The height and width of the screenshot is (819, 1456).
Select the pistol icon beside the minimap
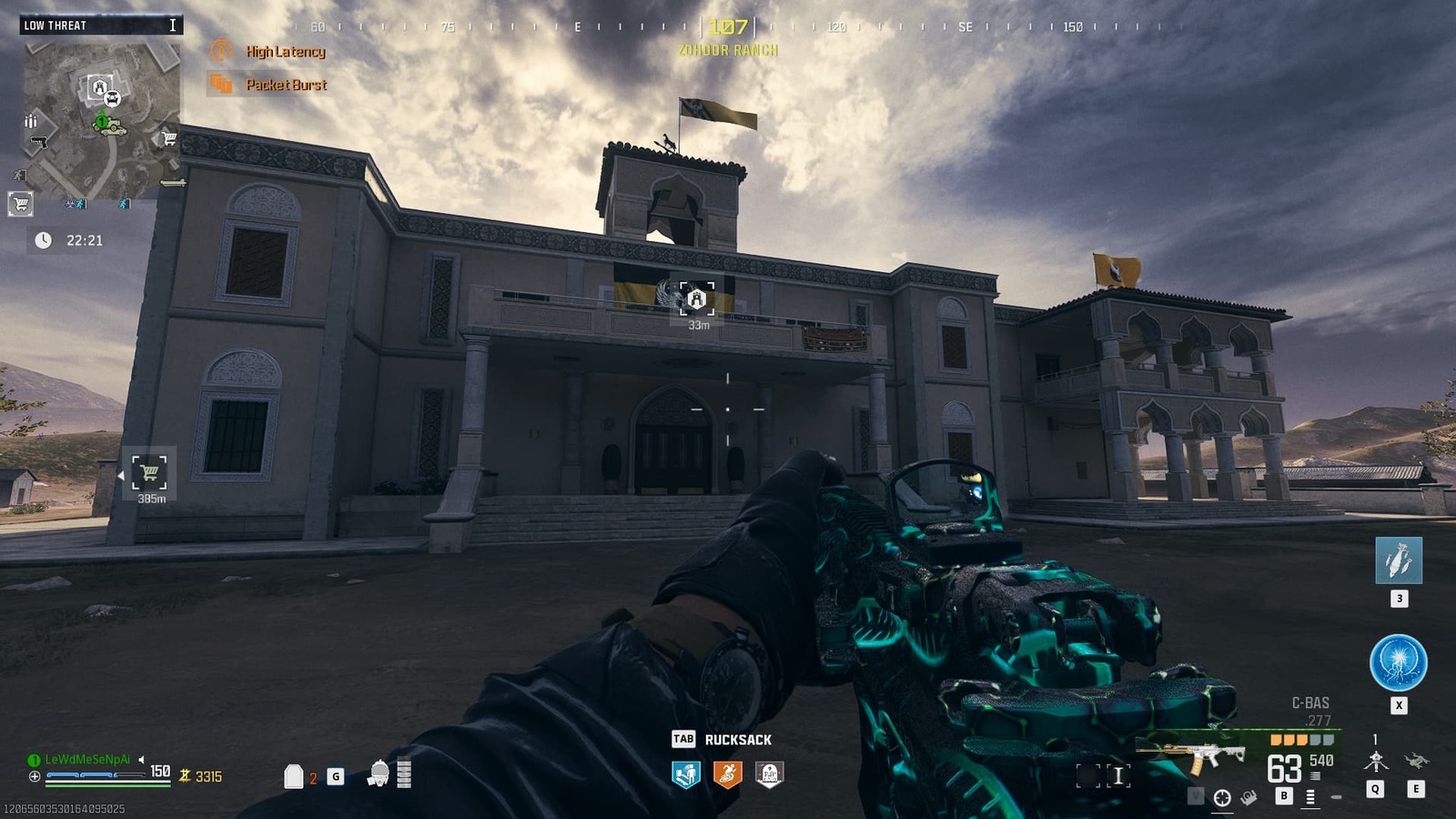tap(38, 140)
